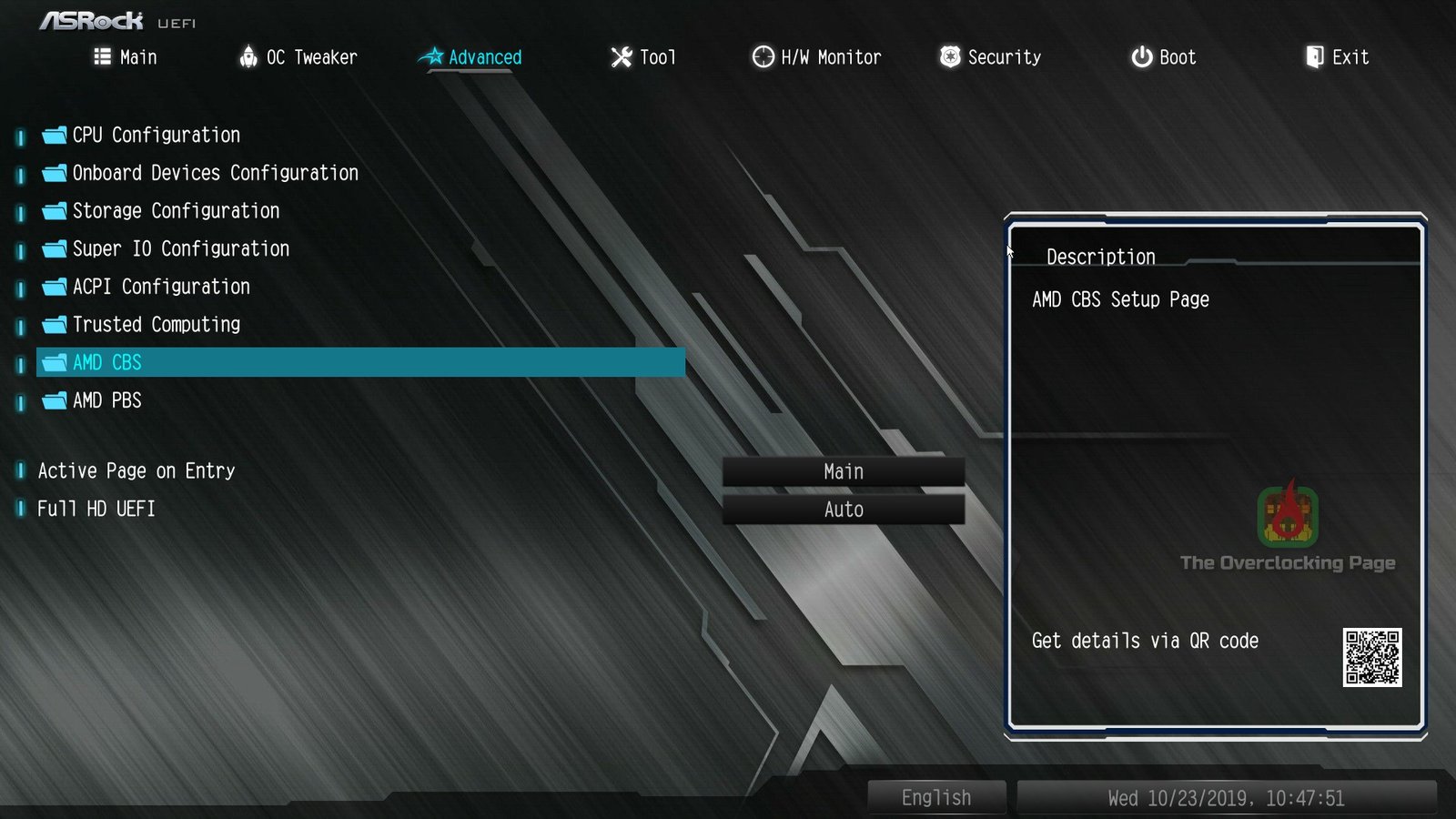Switch to the Advanced tab
Viewport: 1456px width, 819px height.
click(484, 56)
